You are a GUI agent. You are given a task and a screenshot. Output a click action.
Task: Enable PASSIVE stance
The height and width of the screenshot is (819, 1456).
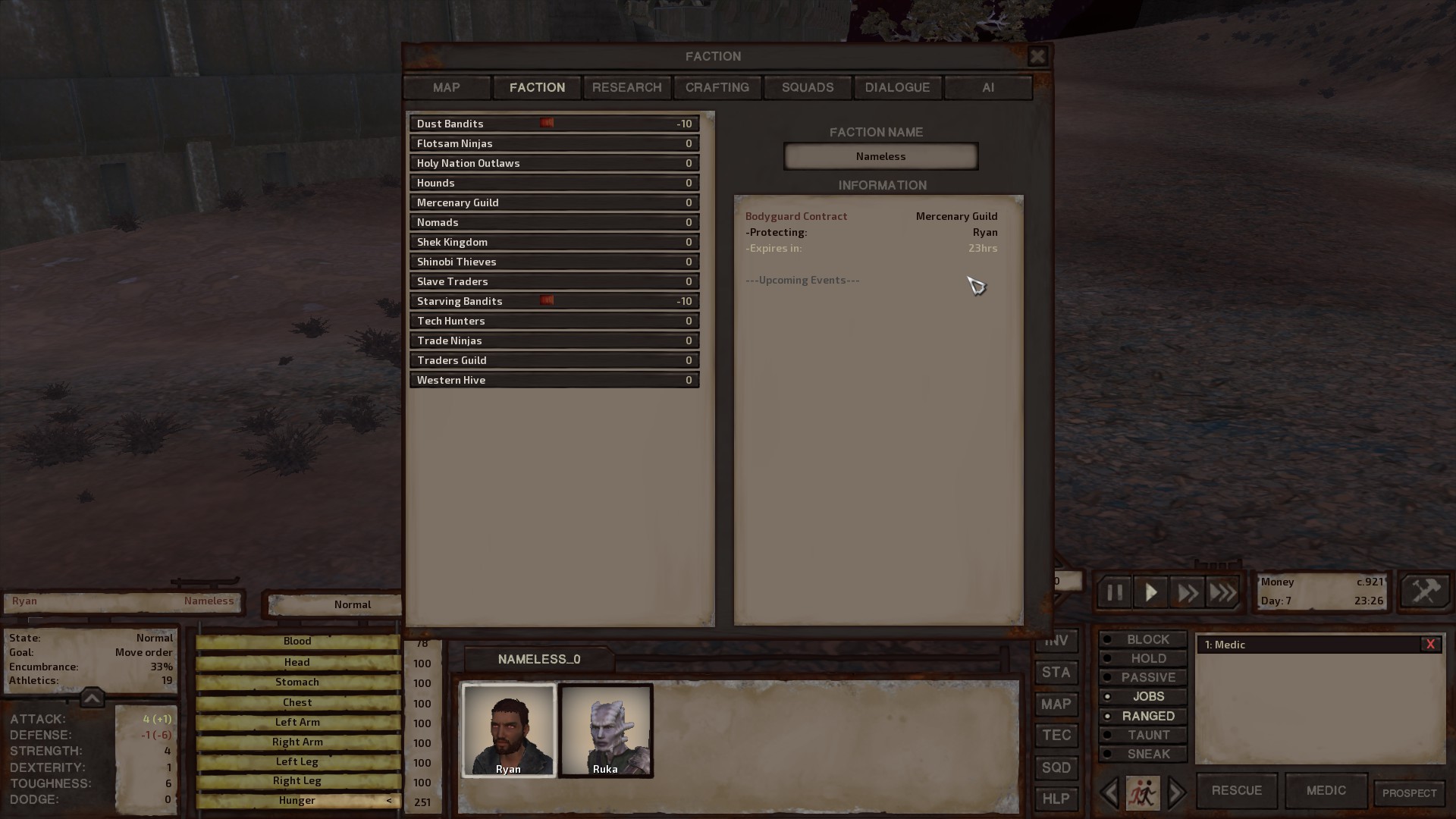point(1143,677)
